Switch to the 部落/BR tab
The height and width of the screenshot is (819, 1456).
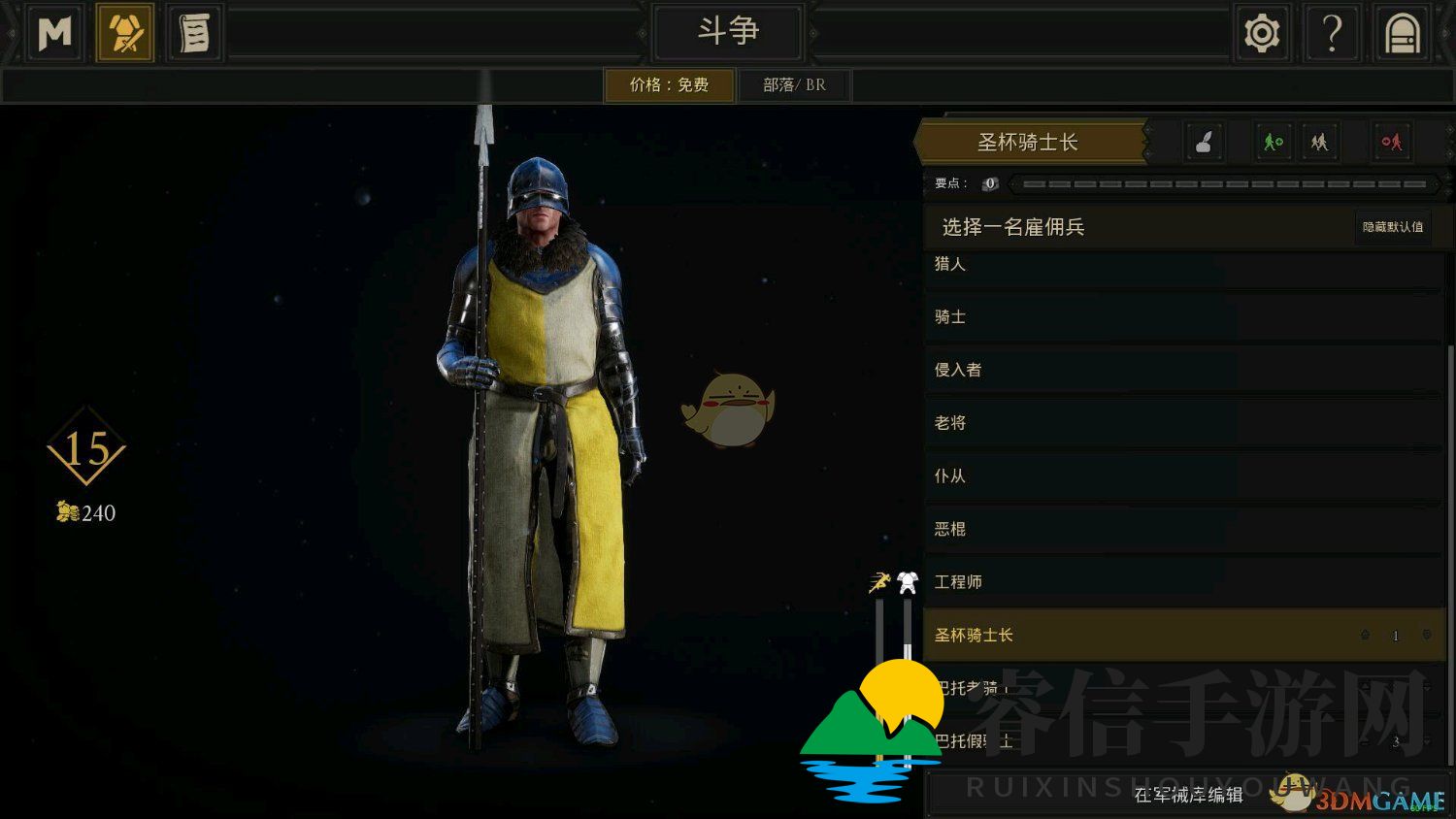794,84
